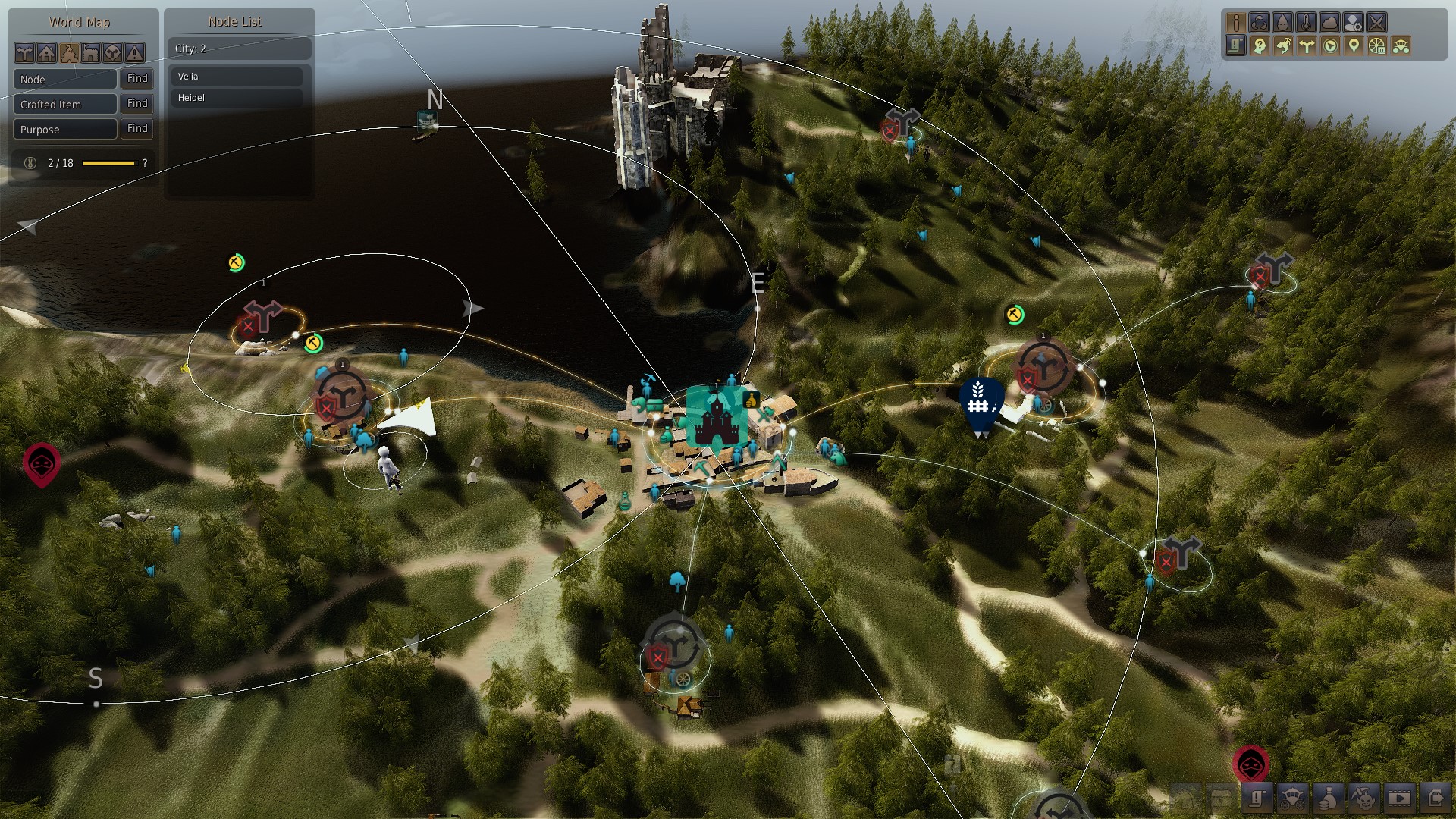The width and height of the screenshot is (1456, 819).
Task: Switch to the city castle filter tab
Action: tap(69, 53)
